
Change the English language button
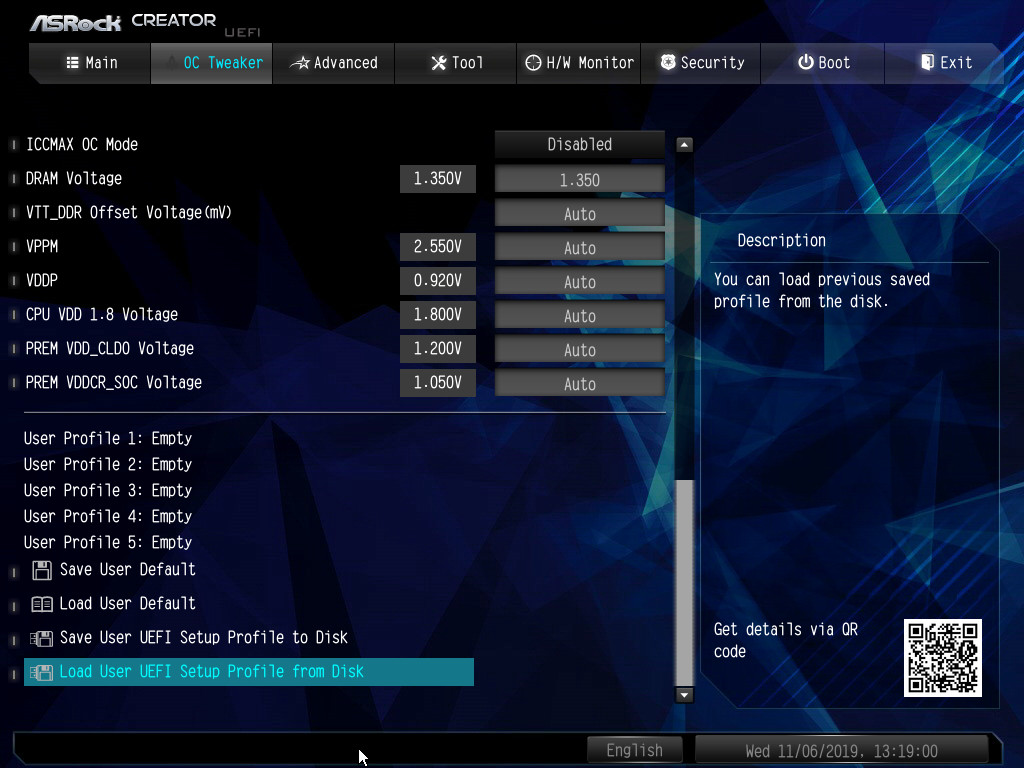click(634, 750)
